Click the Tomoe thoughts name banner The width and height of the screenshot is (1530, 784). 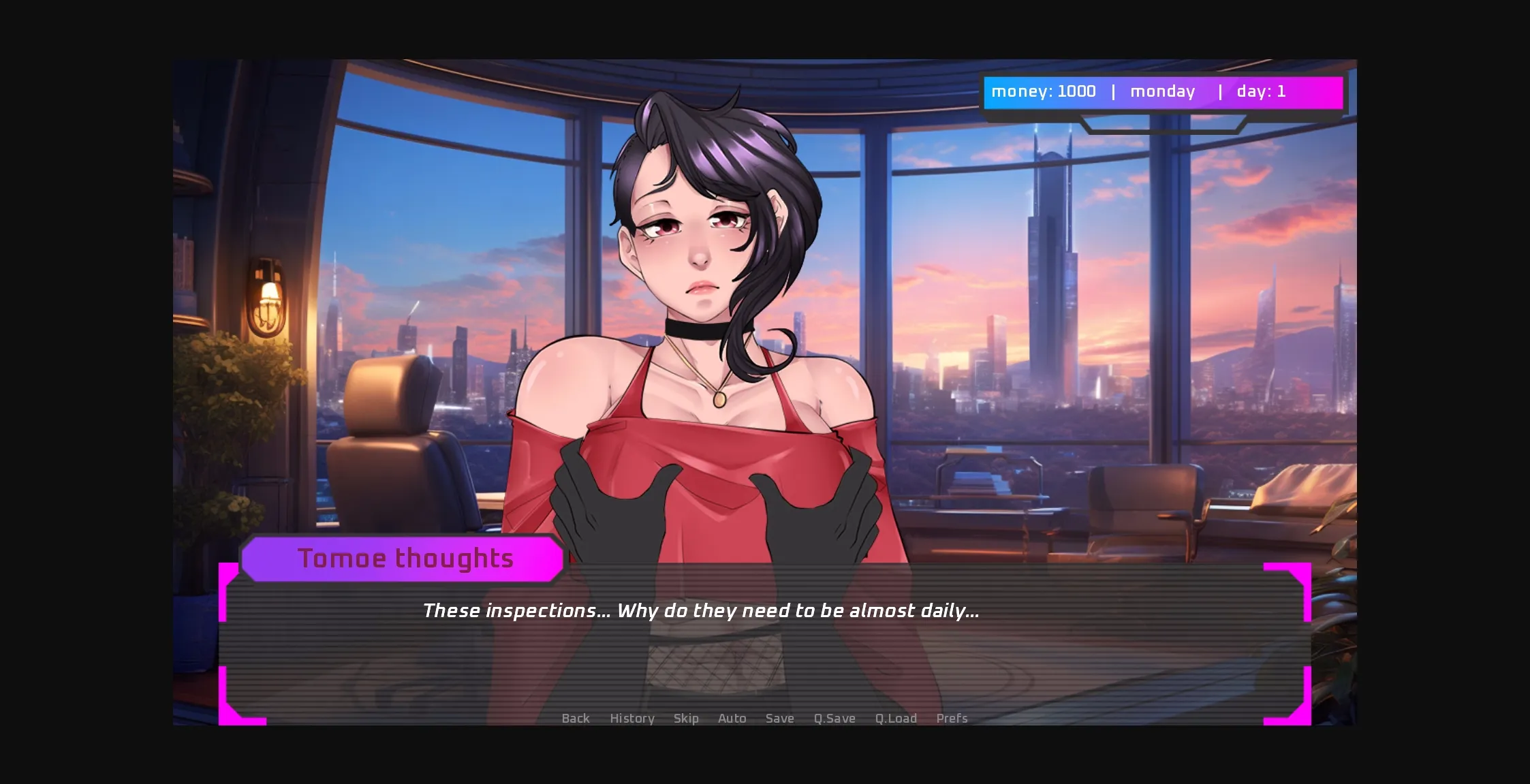tap(406, 558)
